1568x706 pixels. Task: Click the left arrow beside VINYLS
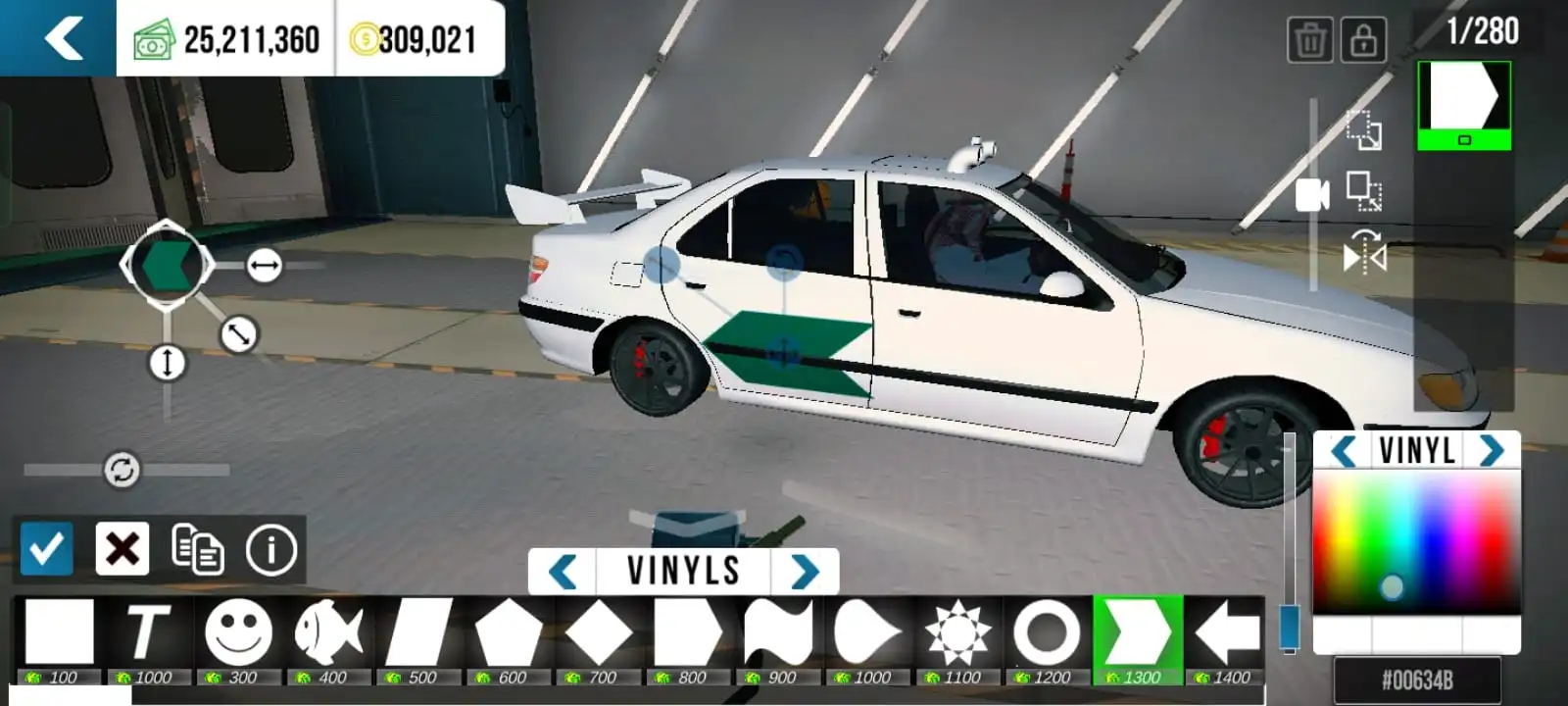pyautogui.click(x=563, y=570)
